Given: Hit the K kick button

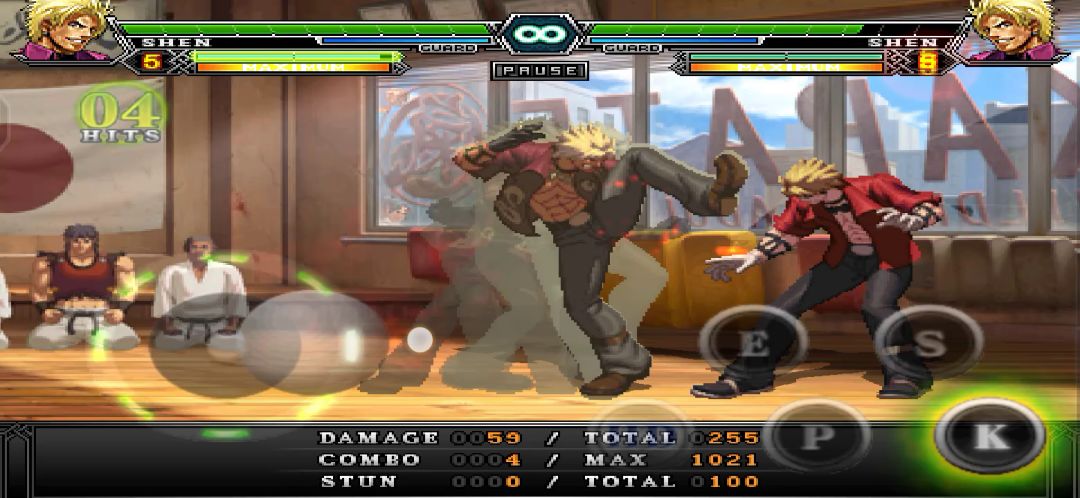Looking at the screenshot, I should [x=989, y=435].
